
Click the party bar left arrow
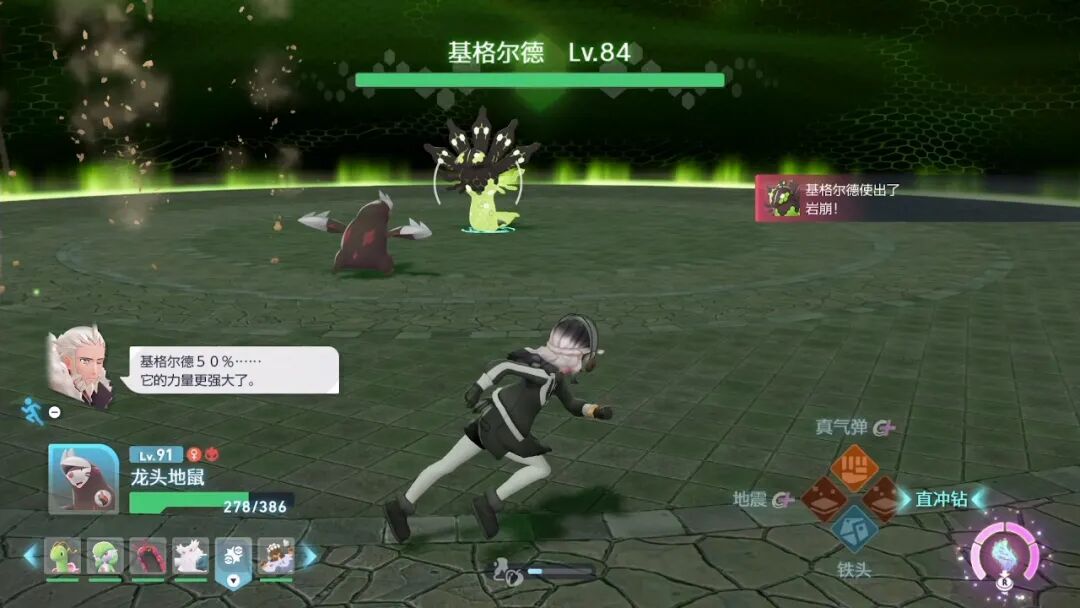coord(31,556)
